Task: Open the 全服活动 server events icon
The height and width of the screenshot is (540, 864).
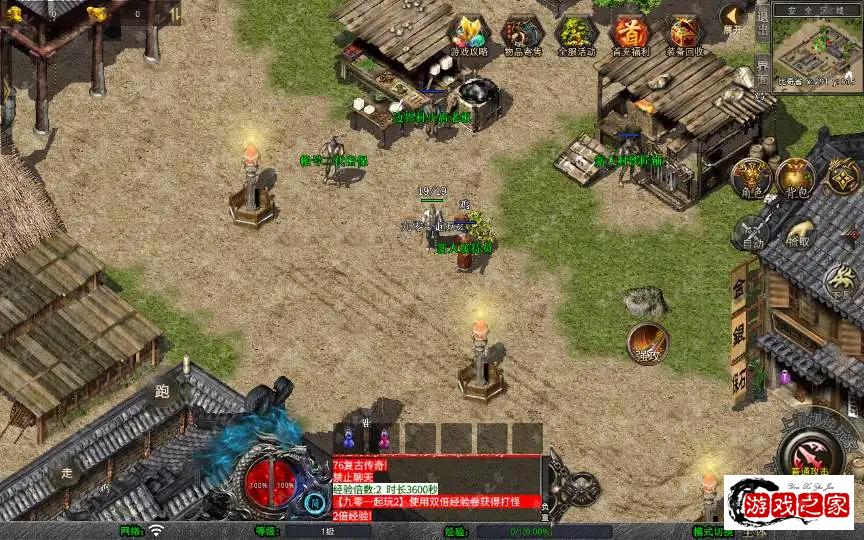Action: pos(576,35)
